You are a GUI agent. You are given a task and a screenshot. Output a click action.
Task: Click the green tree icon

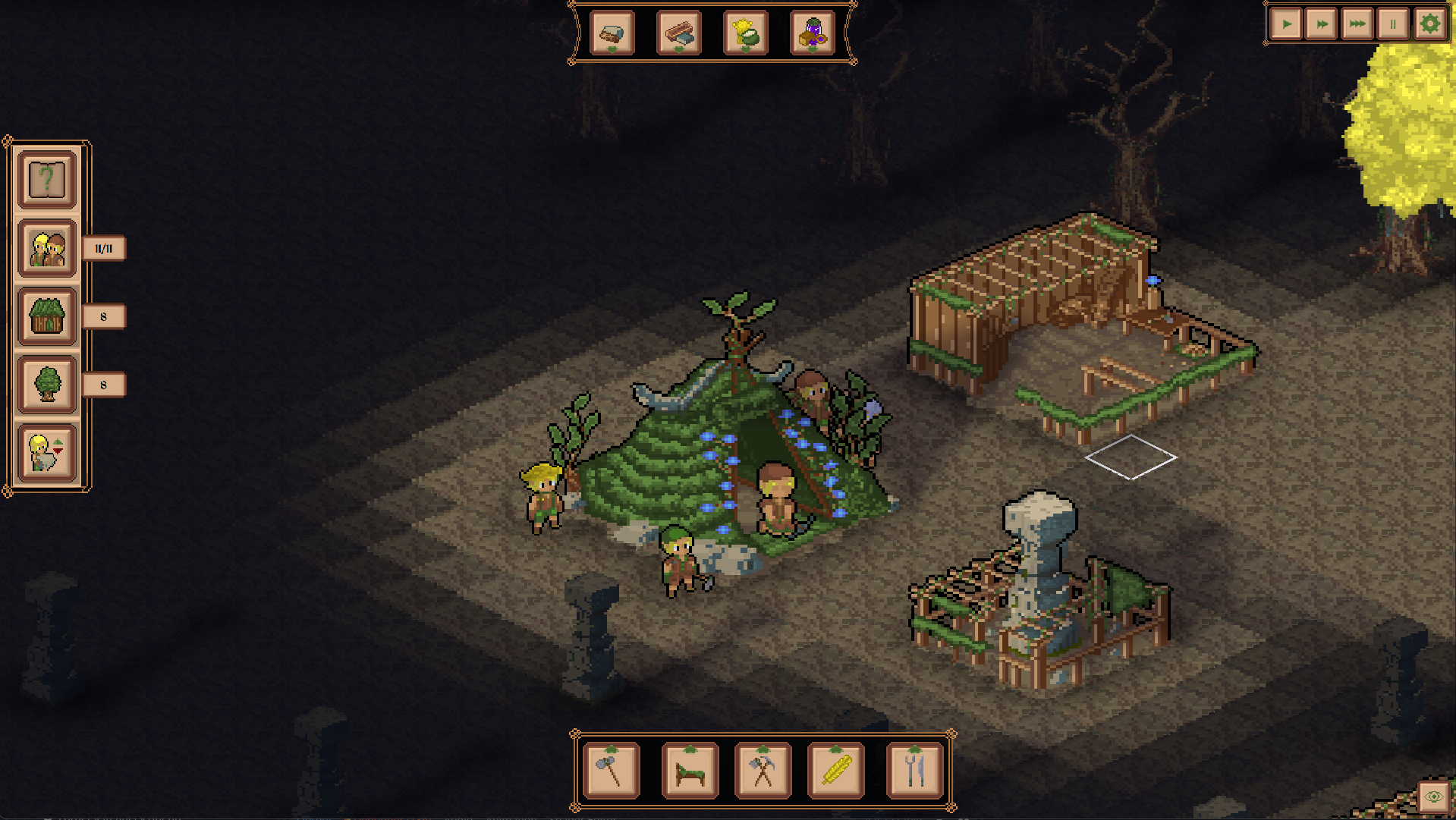coord(47,385)
